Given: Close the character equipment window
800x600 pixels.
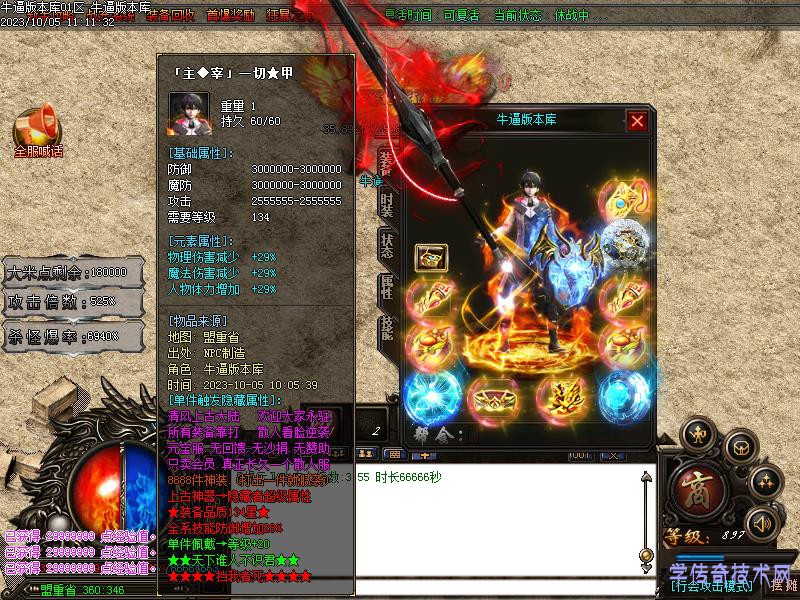Looking at the screenshot, I should (x=637, y=121).
